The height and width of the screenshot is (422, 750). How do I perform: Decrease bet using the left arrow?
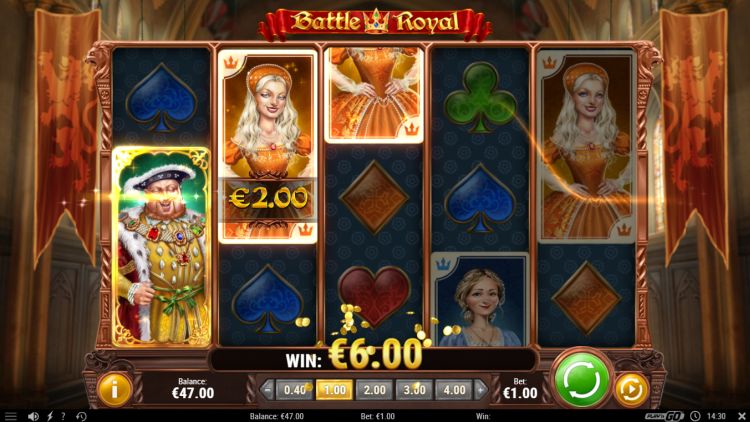(x=267, y=390)
